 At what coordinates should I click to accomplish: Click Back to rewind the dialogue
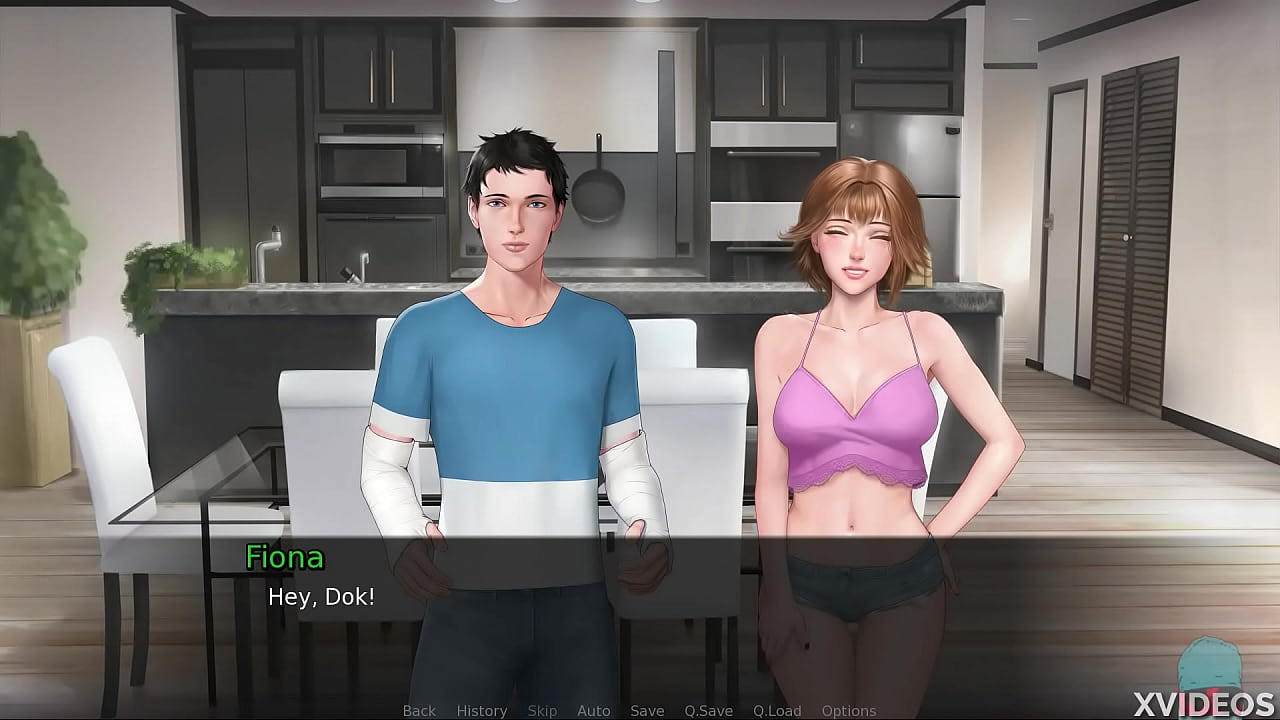pos(419,710)
